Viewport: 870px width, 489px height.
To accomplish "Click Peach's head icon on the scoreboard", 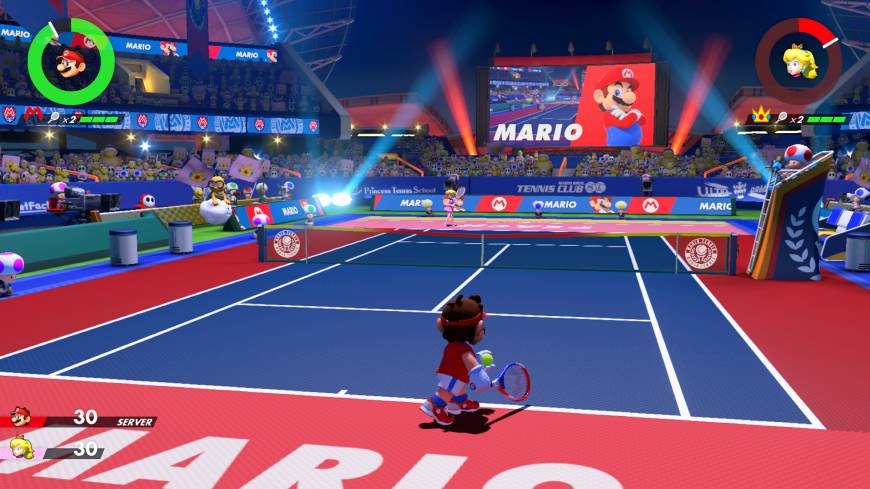I will 20,448.
